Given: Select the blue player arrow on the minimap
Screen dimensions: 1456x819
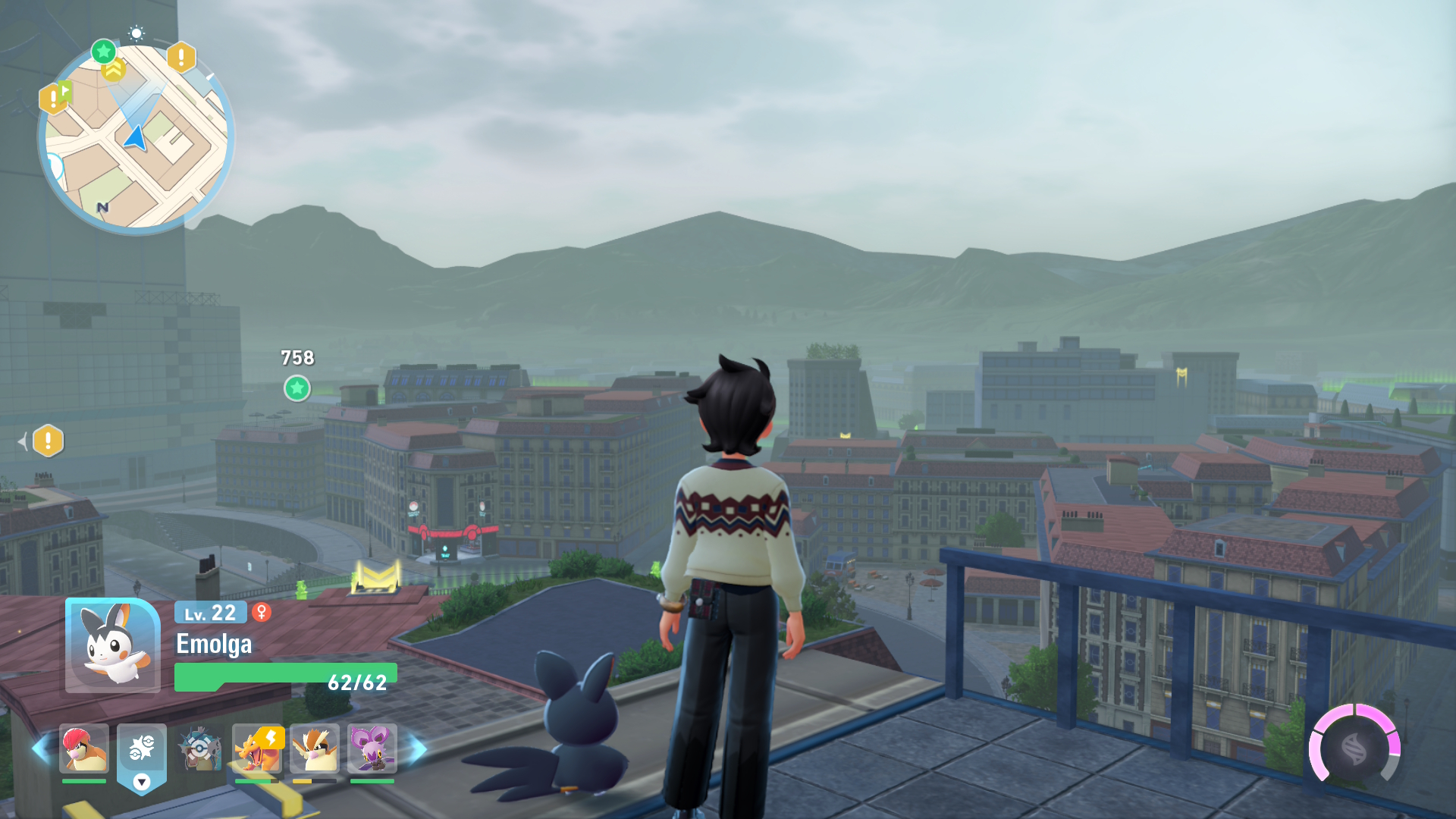Looking at the screenshot, I should tap(136, 138).
